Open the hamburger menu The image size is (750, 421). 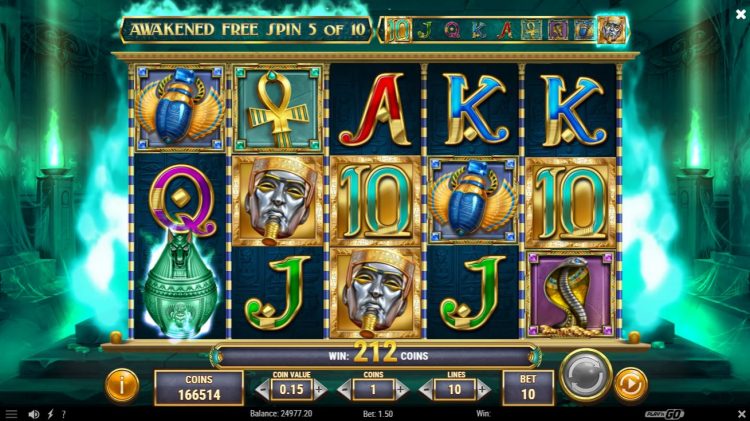click(11, 413)
